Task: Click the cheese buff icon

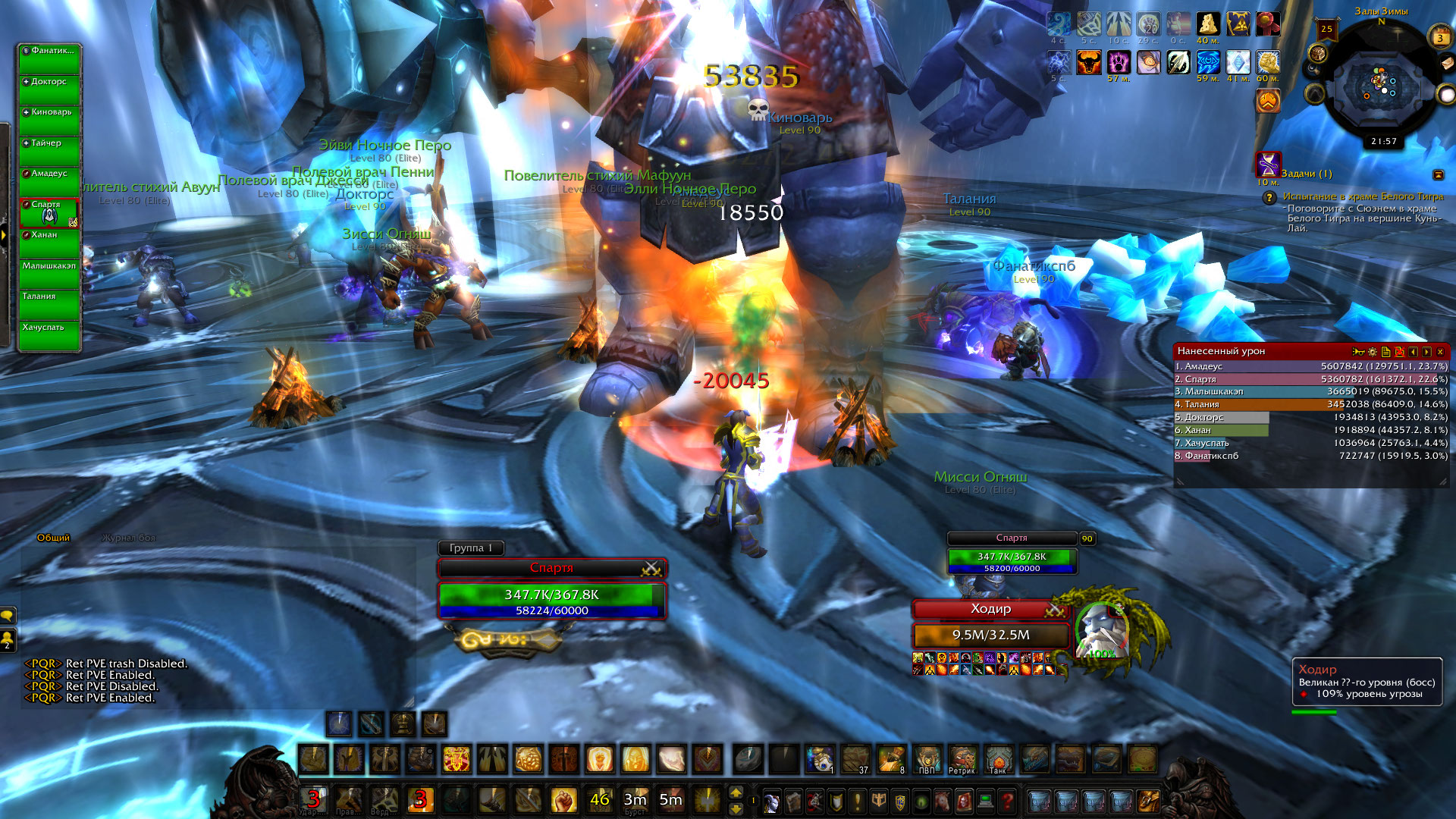Action: click(1208, 24)
